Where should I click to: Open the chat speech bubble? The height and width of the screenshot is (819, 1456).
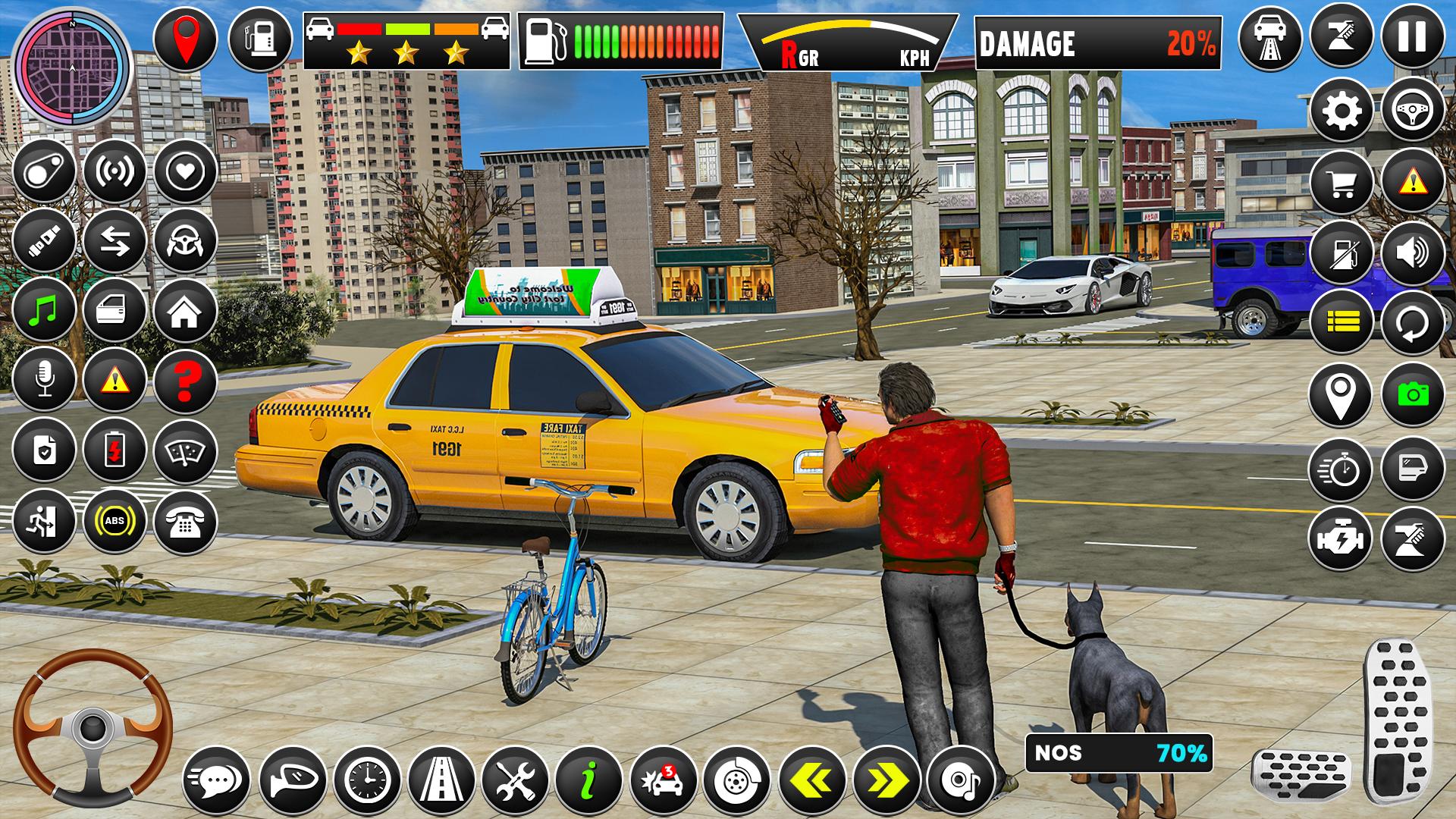[217, 780]
